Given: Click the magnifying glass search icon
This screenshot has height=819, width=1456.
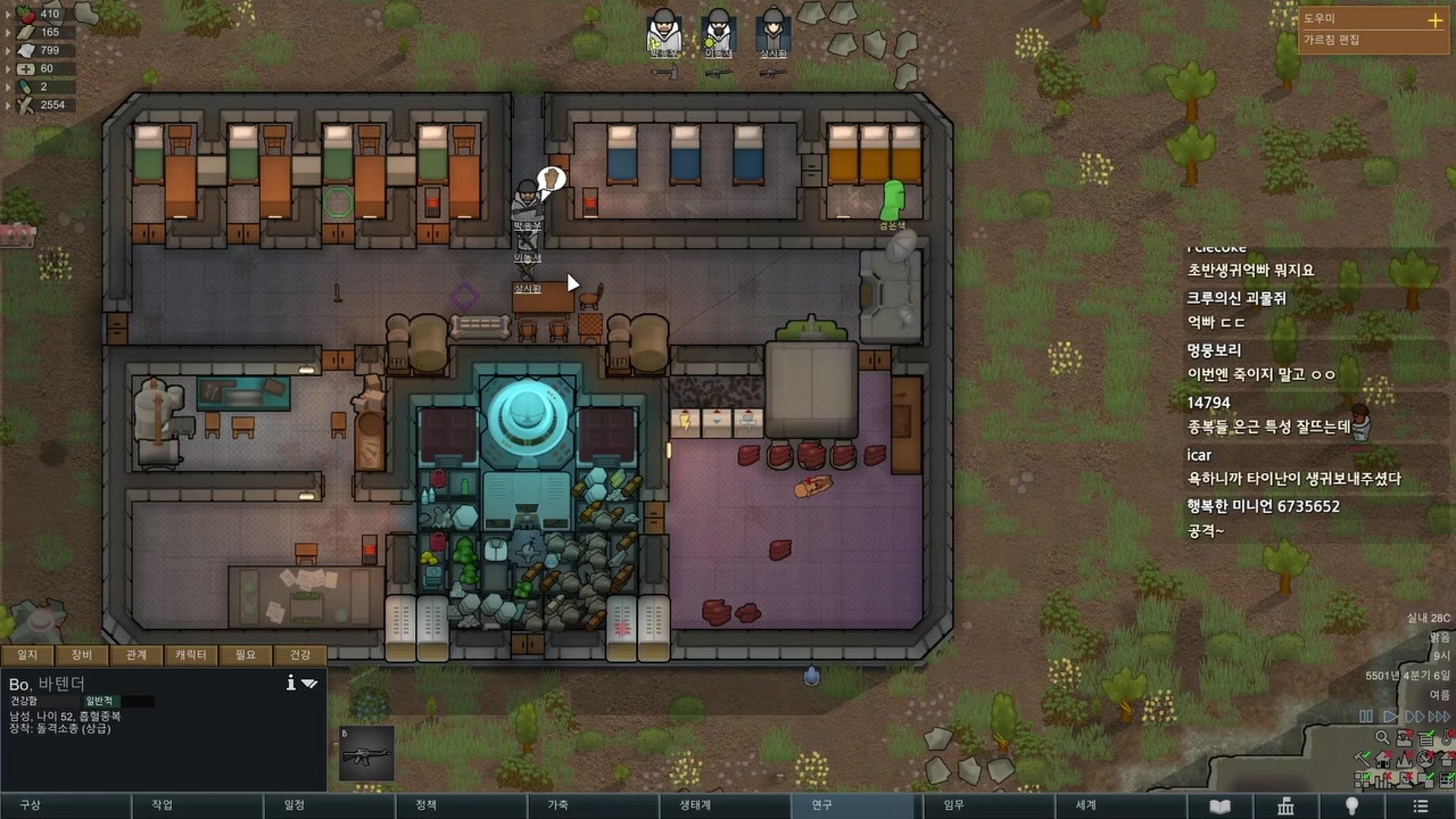Looking at the screenshot, I should tap(1382, 738).
